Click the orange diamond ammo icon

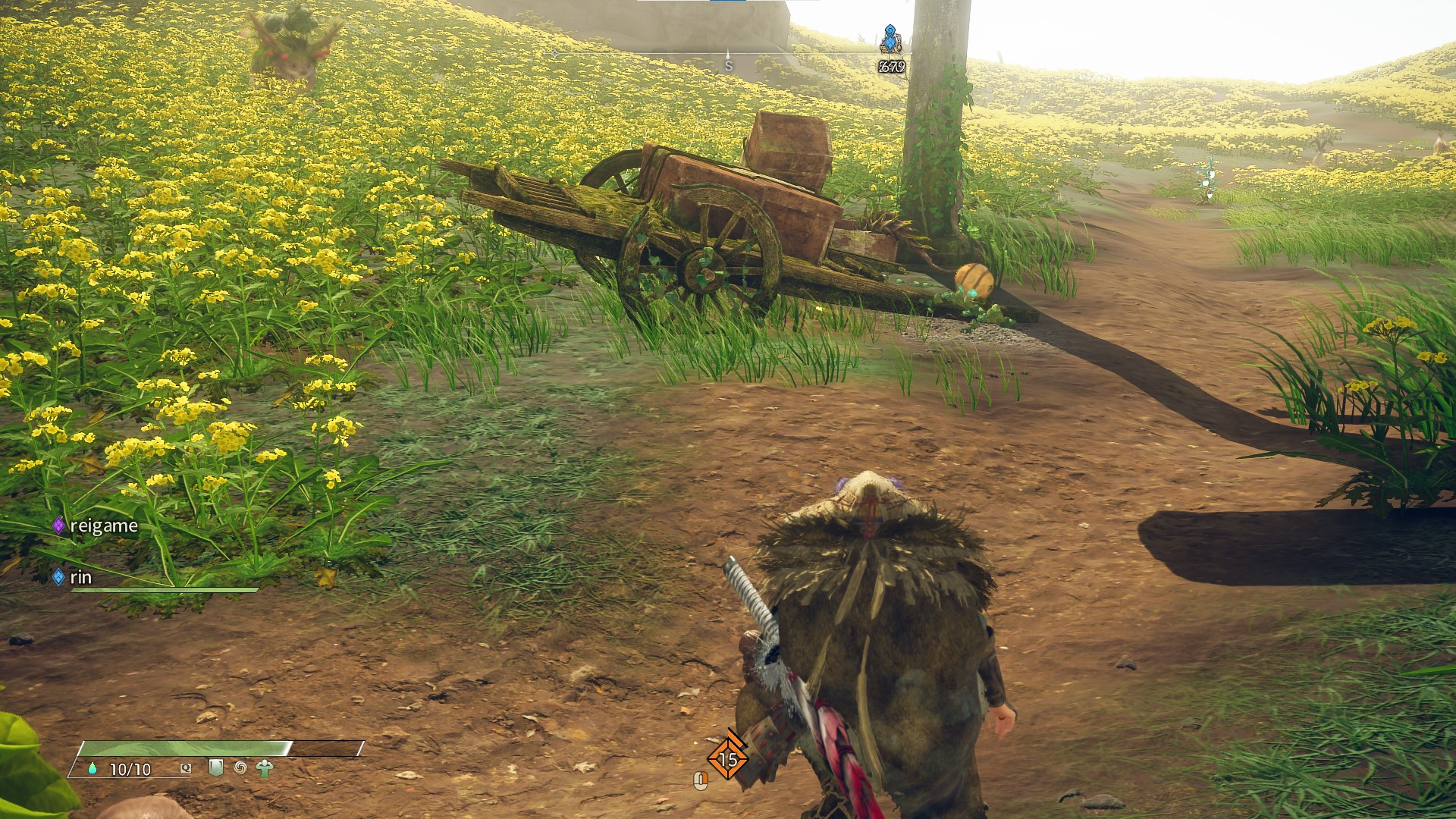coord(727,758)
